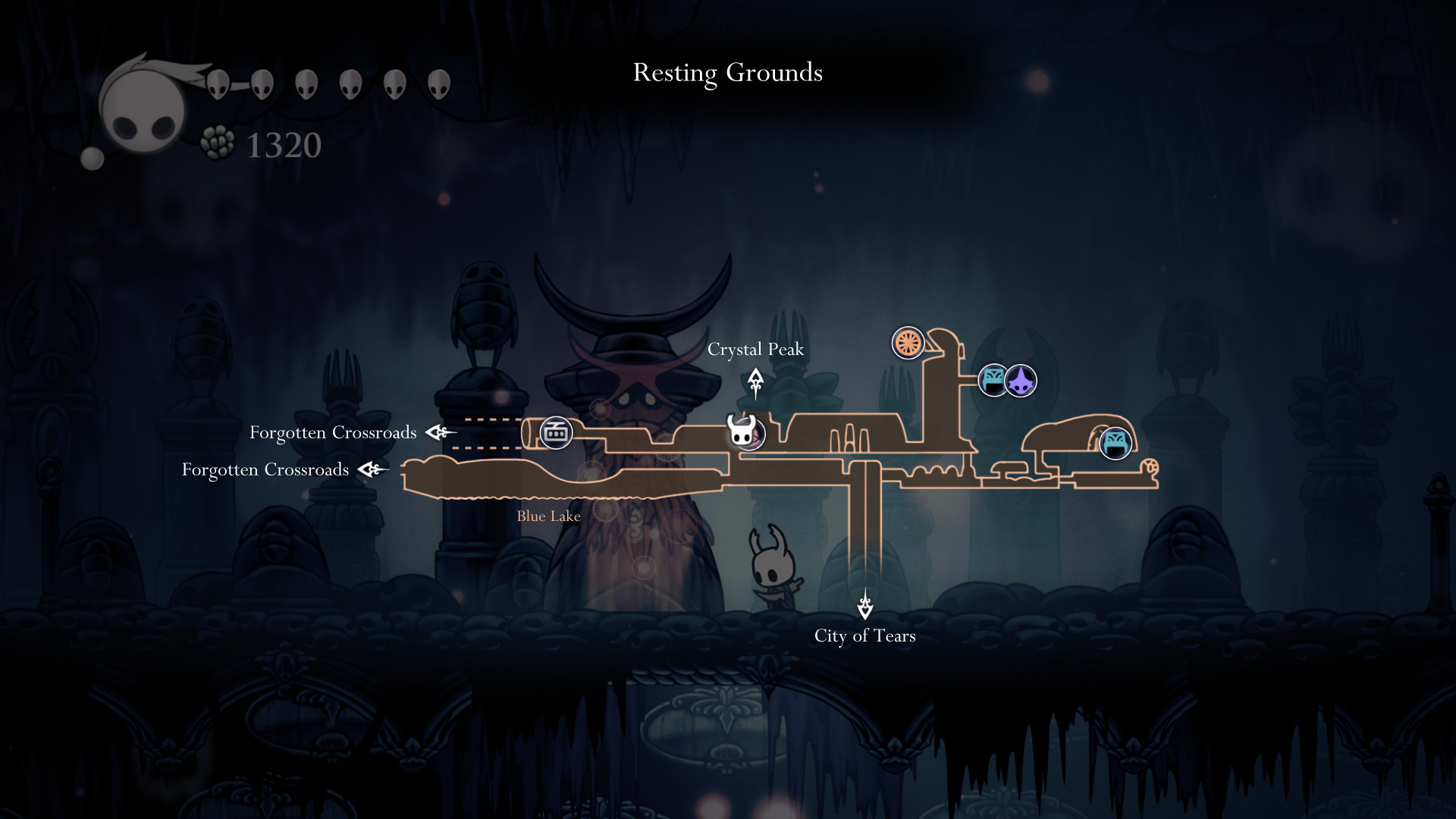This screenshot has height=819, width=1456.
Task: Click the Forgotten Crossroads label beside Blue Lake room
Action: 265,469
